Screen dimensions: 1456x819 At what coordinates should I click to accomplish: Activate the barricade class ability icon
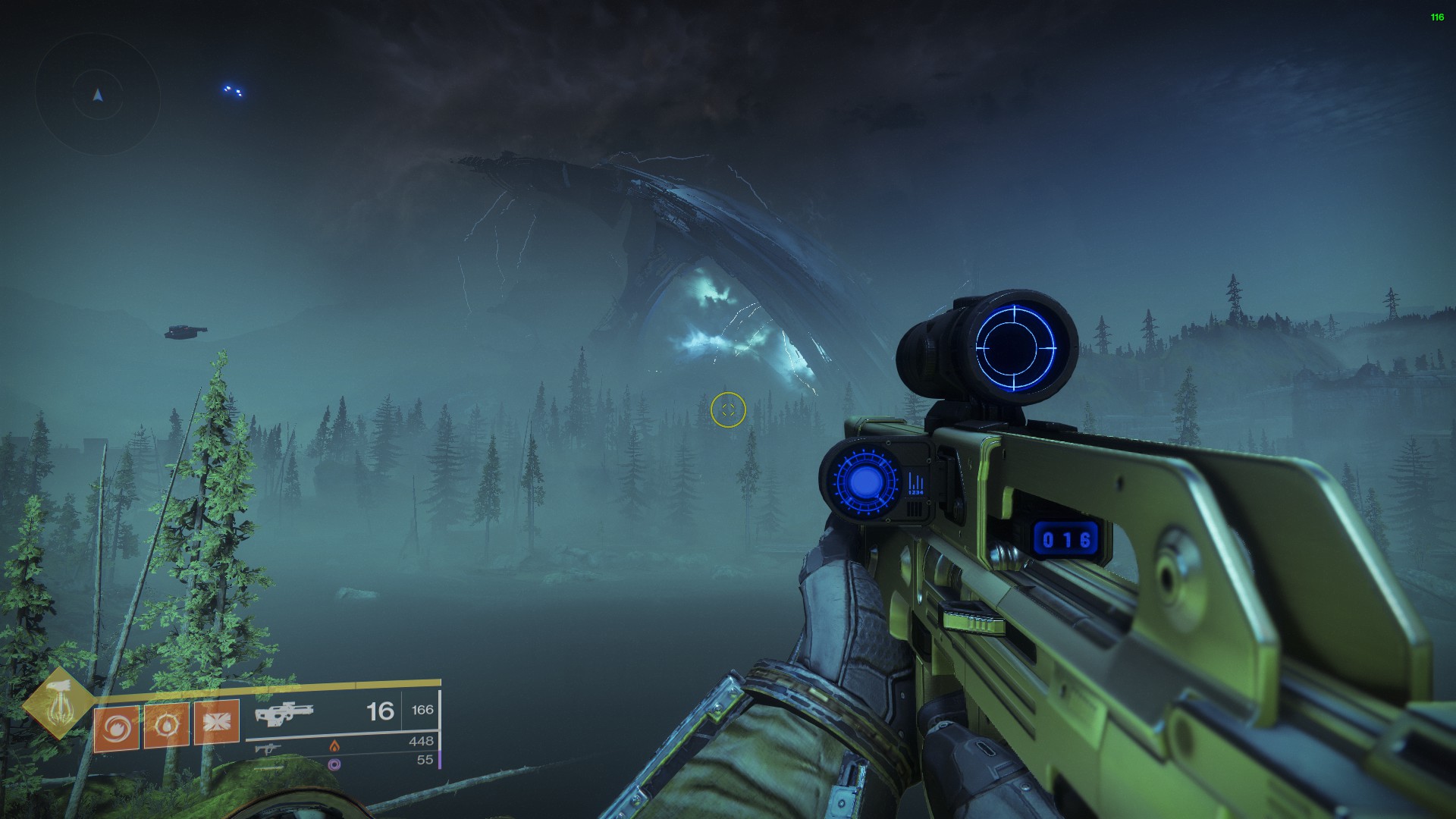[217, 722]
